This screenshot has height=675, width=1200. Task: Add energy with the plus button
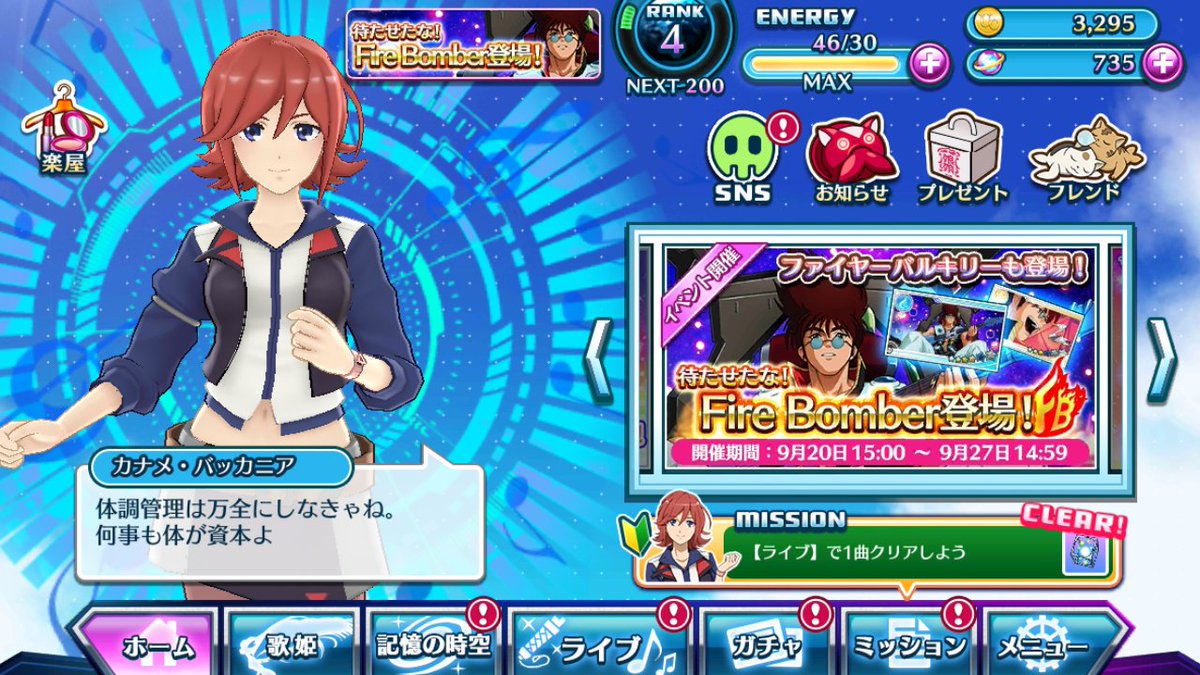click(929, 64)
